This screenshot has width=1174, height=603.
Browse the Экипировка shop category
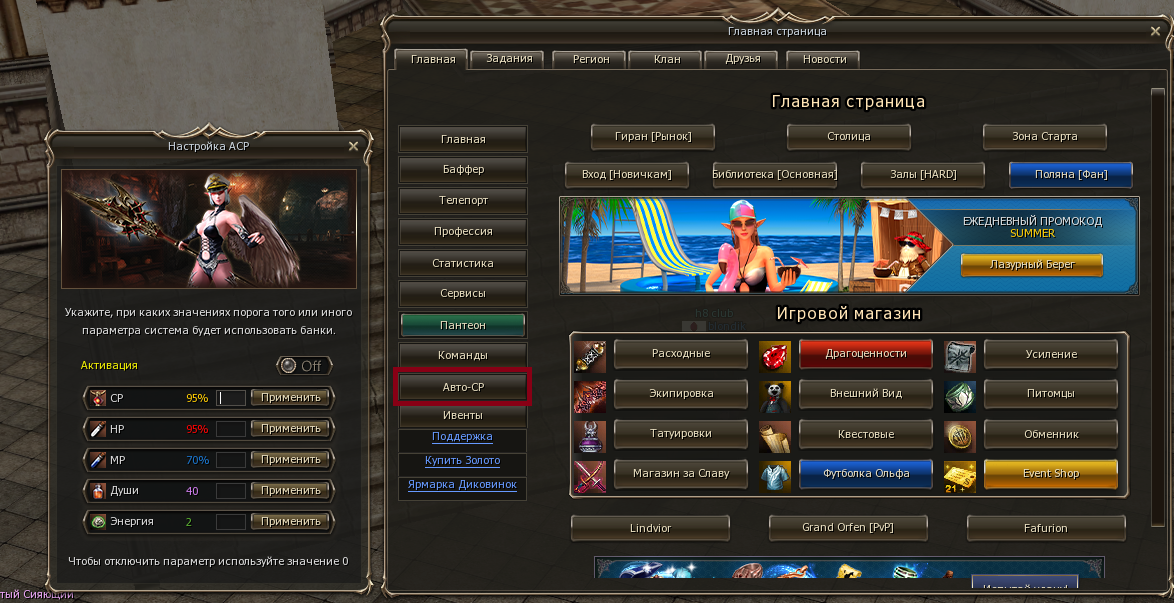[x=681, y=394]
